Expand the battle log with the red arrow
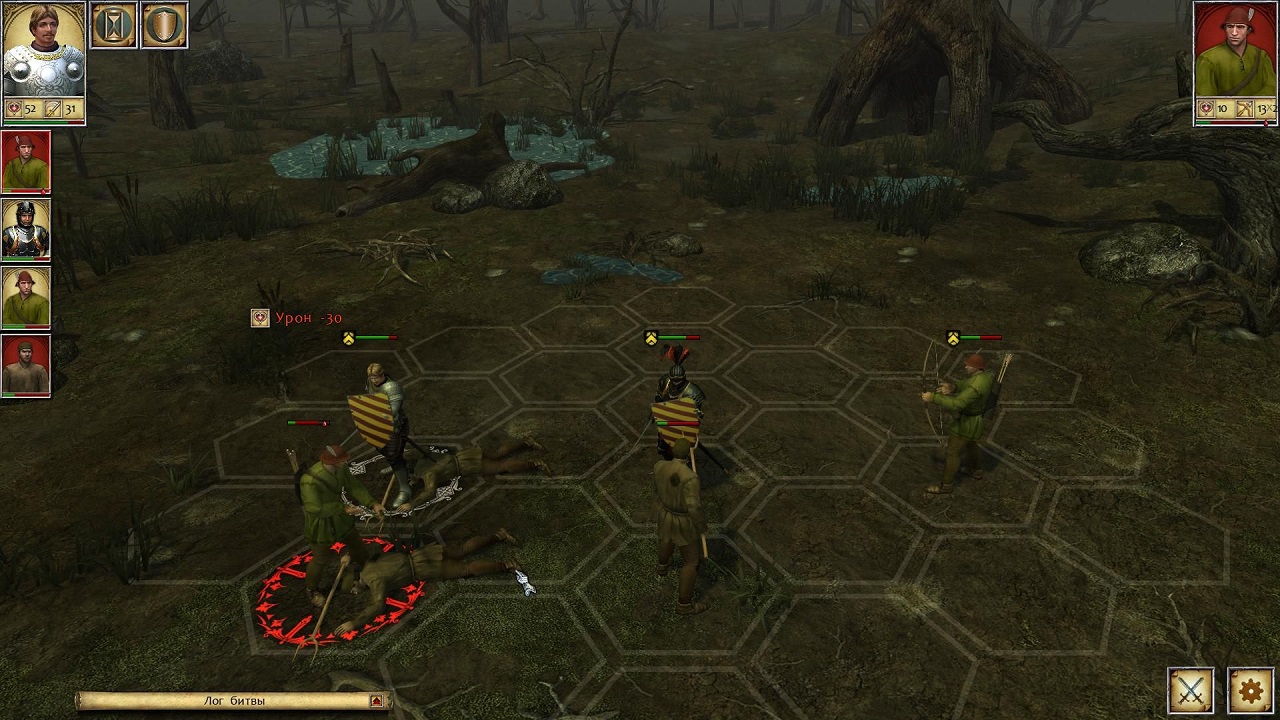1280x720 pixels. (x=377, y=701)
